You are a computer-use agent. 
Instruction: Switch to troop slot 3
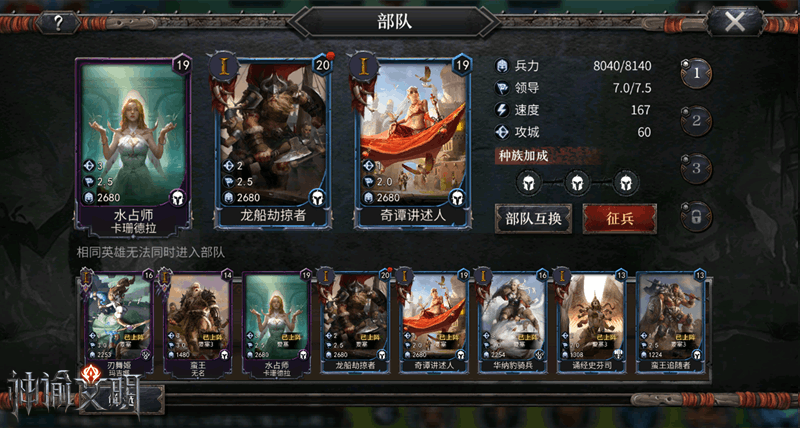(x=697, y=167)
